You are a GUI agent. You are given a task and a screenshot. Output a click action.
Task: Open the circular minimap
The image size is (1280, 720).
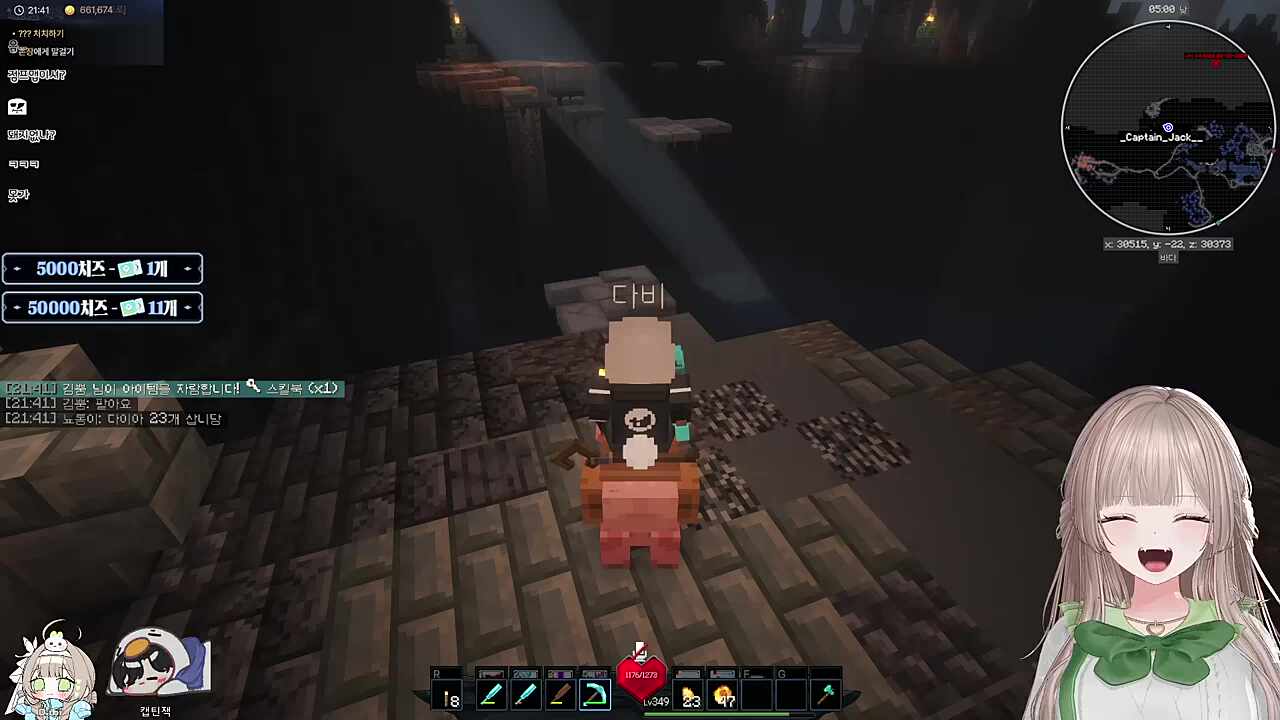(1167, 127)
